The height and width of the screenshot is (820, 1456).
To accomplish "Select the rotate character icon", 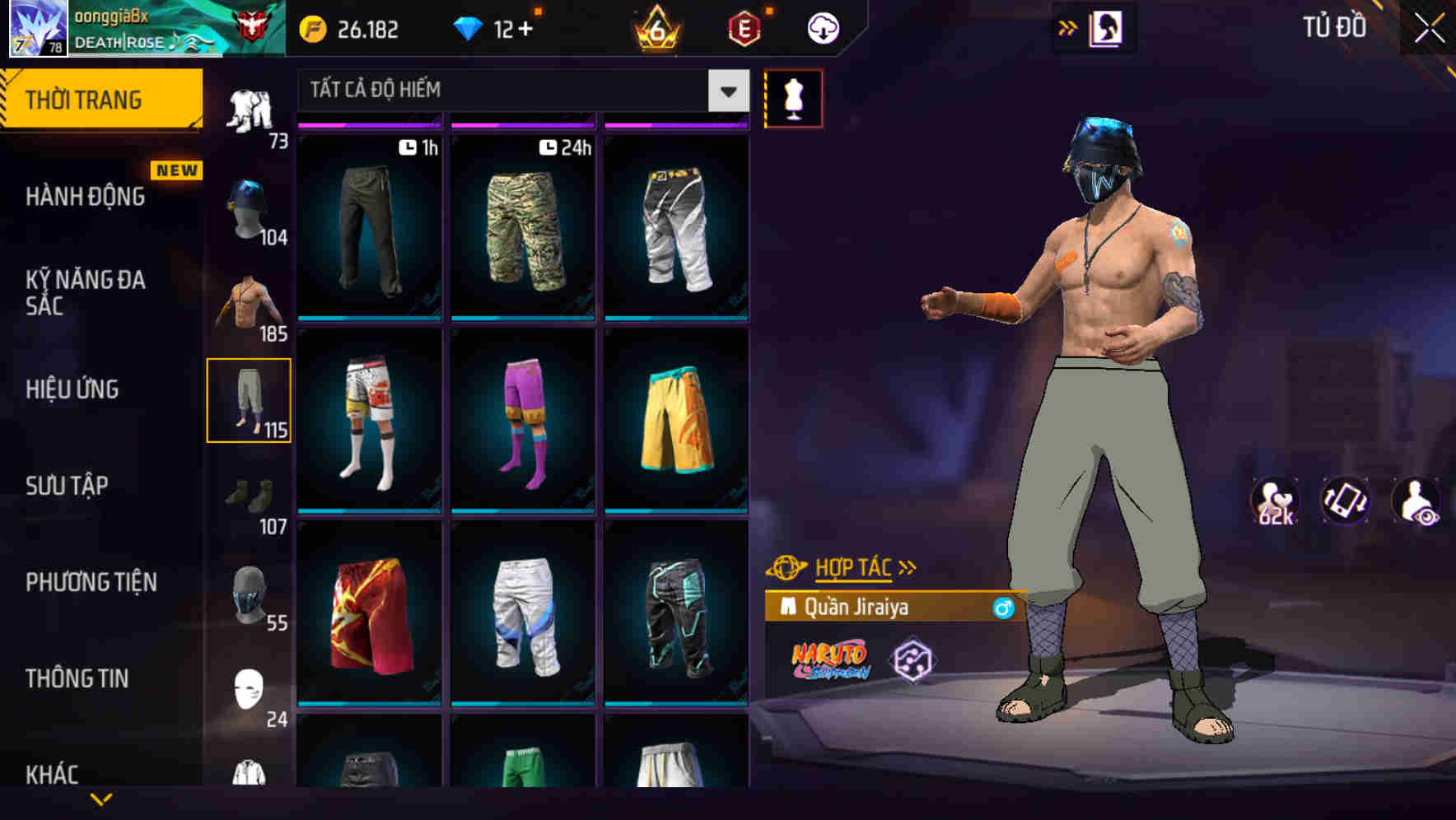I will [x=1347, y=501].
